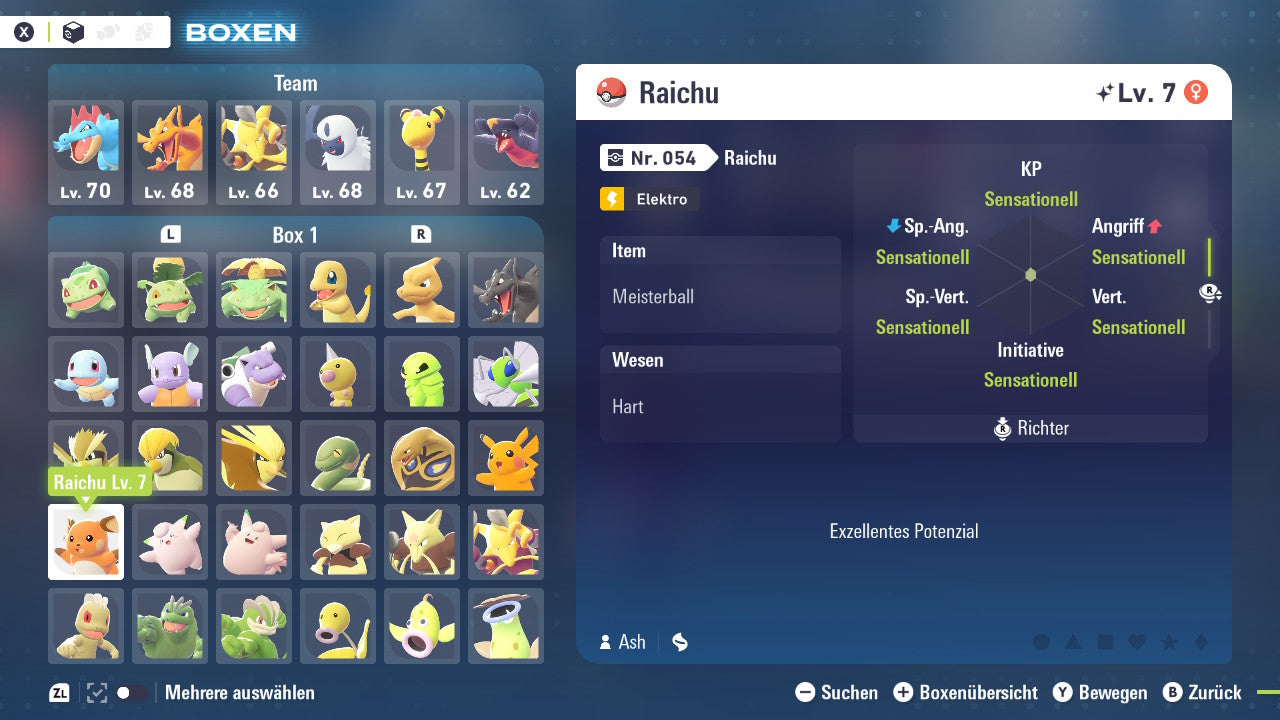Select the Pikachu thumbnail in Box 1
Viewport: 1280px width, 720px height.
point(506,458)
